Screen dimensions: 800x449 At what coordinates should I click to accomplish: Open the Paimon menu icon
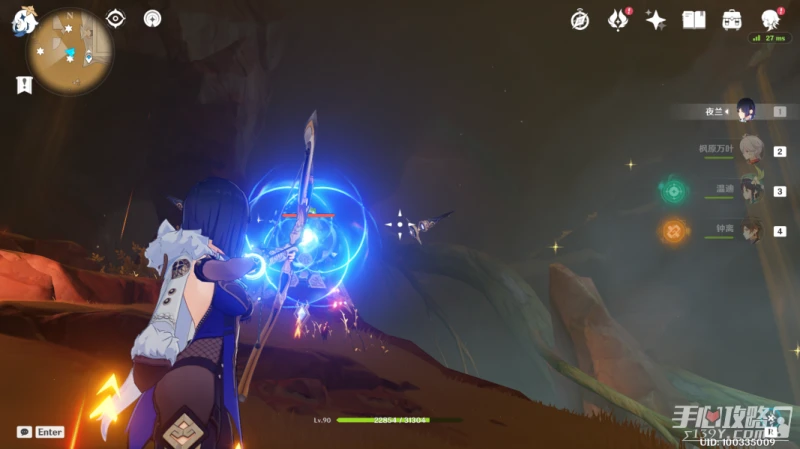click(24, 22)
